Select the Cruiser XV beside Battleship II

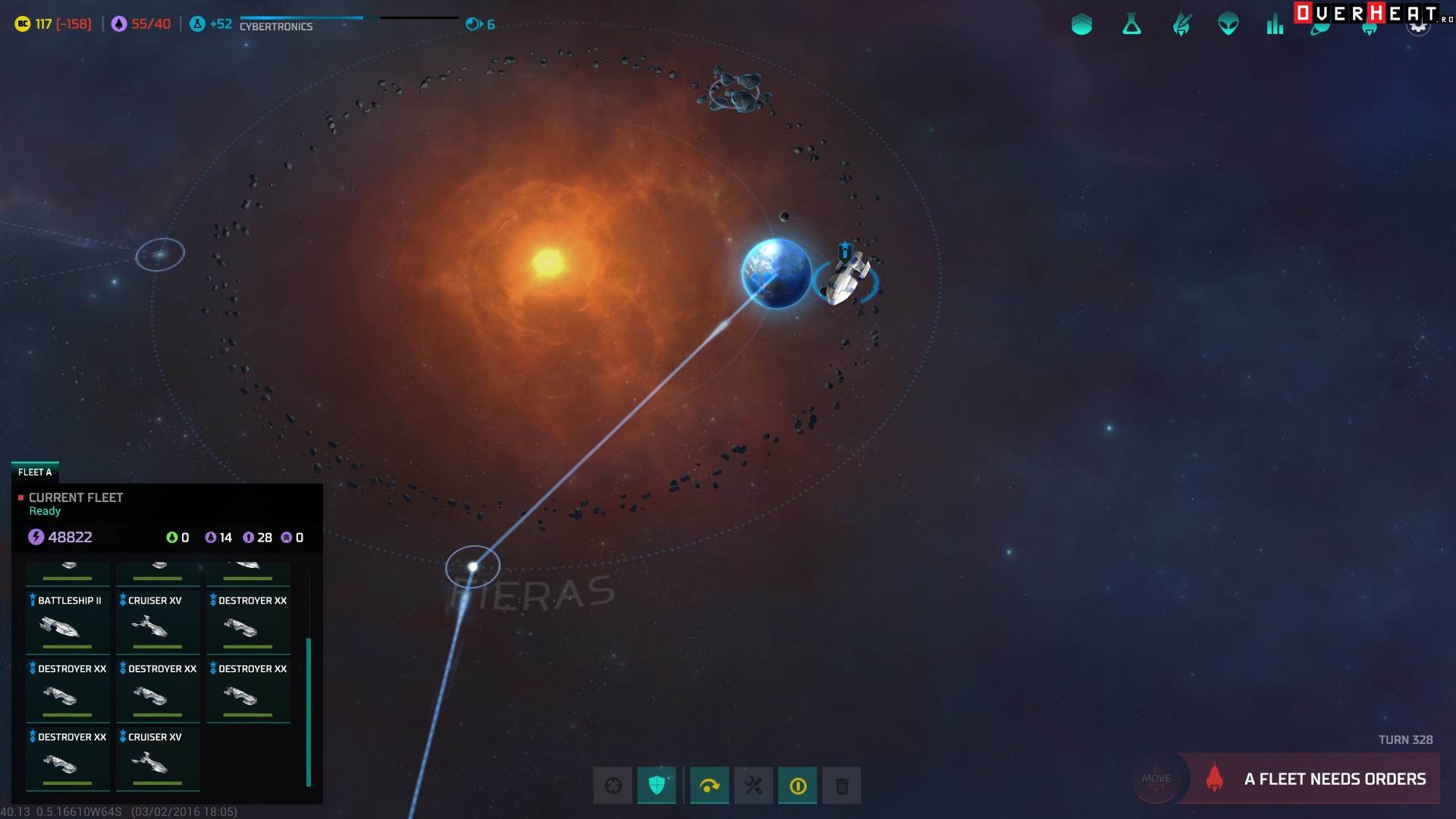(x=158, y=622)
